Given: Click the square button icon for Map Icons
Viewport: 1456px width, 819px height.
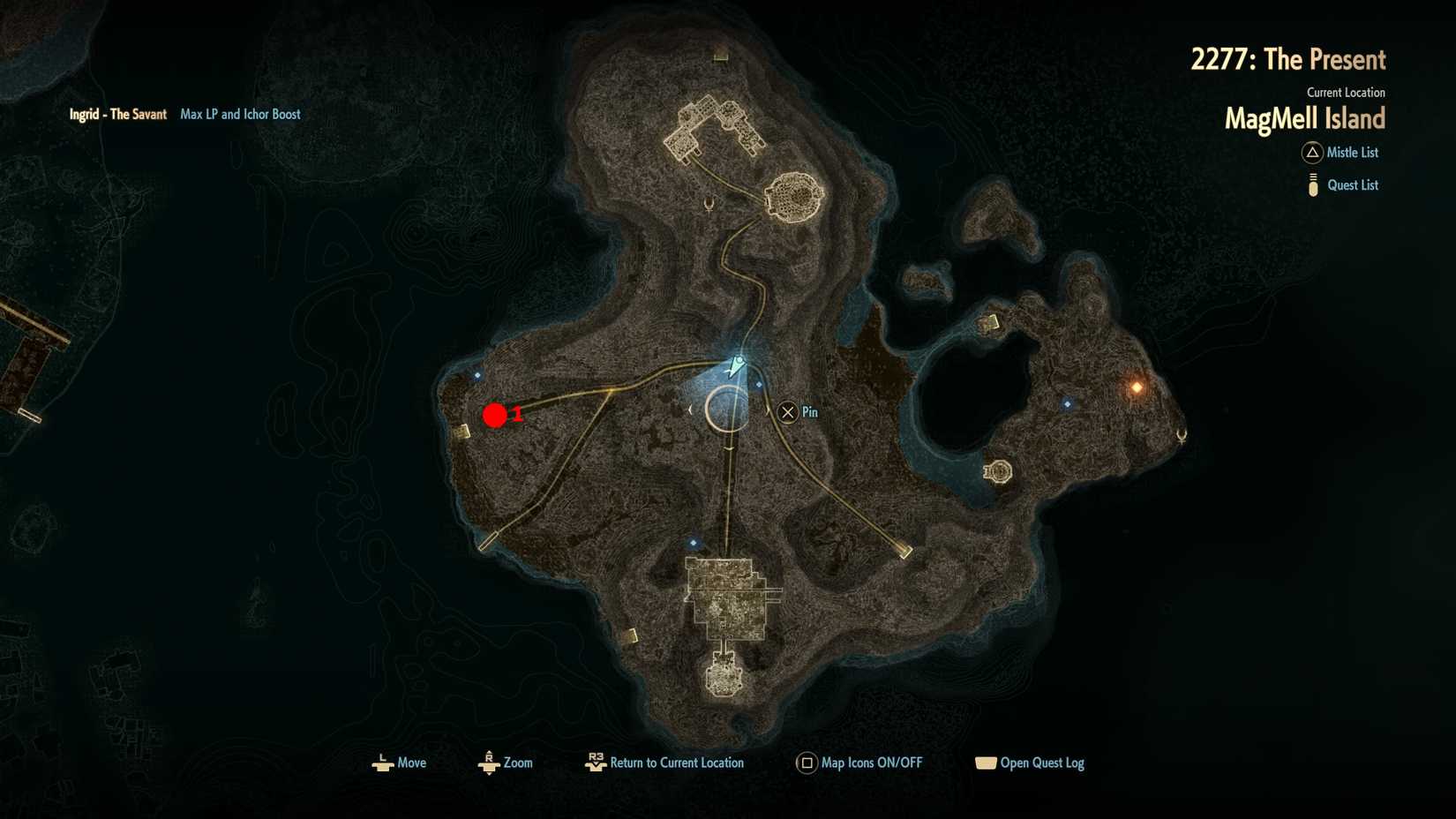Looking at the screenshot, I should (x=806, y=762).
